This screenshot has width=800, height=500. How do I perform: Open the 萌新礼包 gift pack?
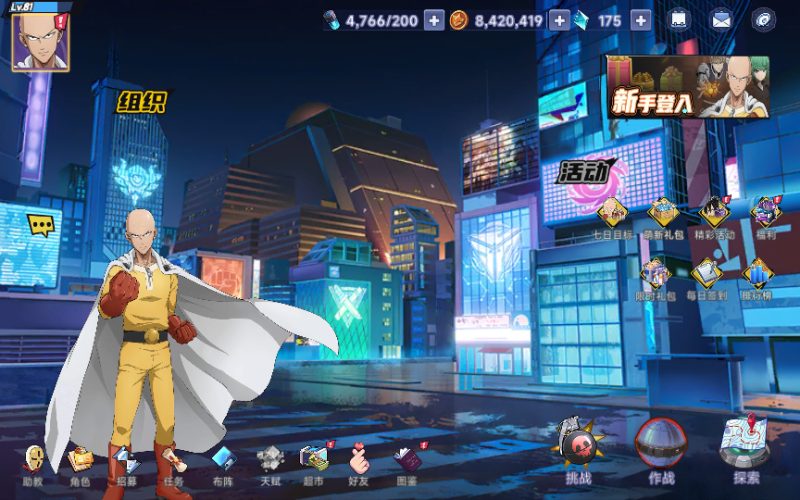pos(663,214)
